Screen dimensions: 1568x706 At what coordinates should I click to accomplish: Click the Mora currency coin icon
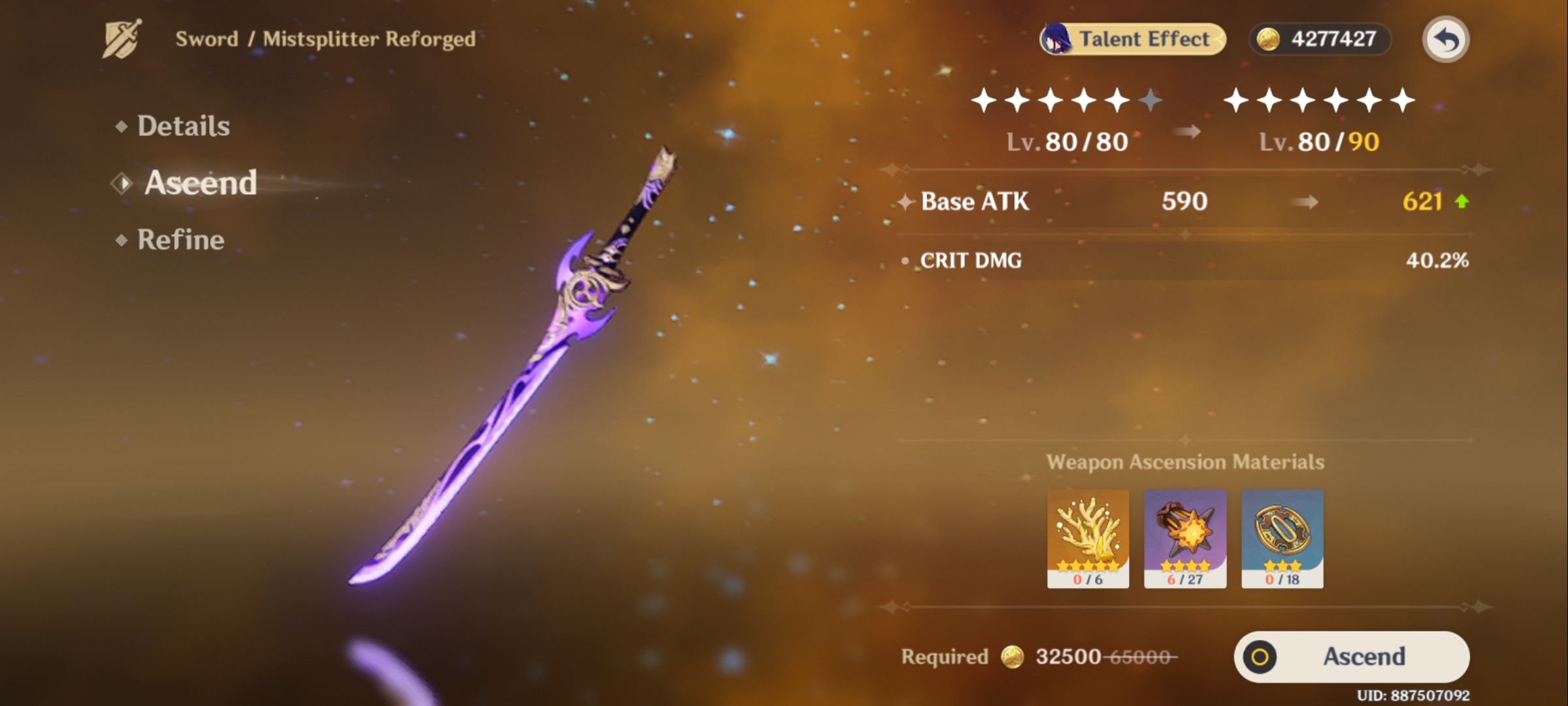[1269, 38]
